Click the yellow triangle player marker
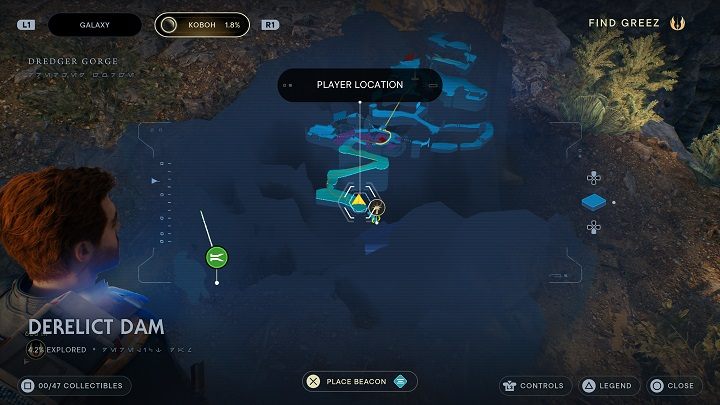 pyautogui.click(x=358, y=200)
